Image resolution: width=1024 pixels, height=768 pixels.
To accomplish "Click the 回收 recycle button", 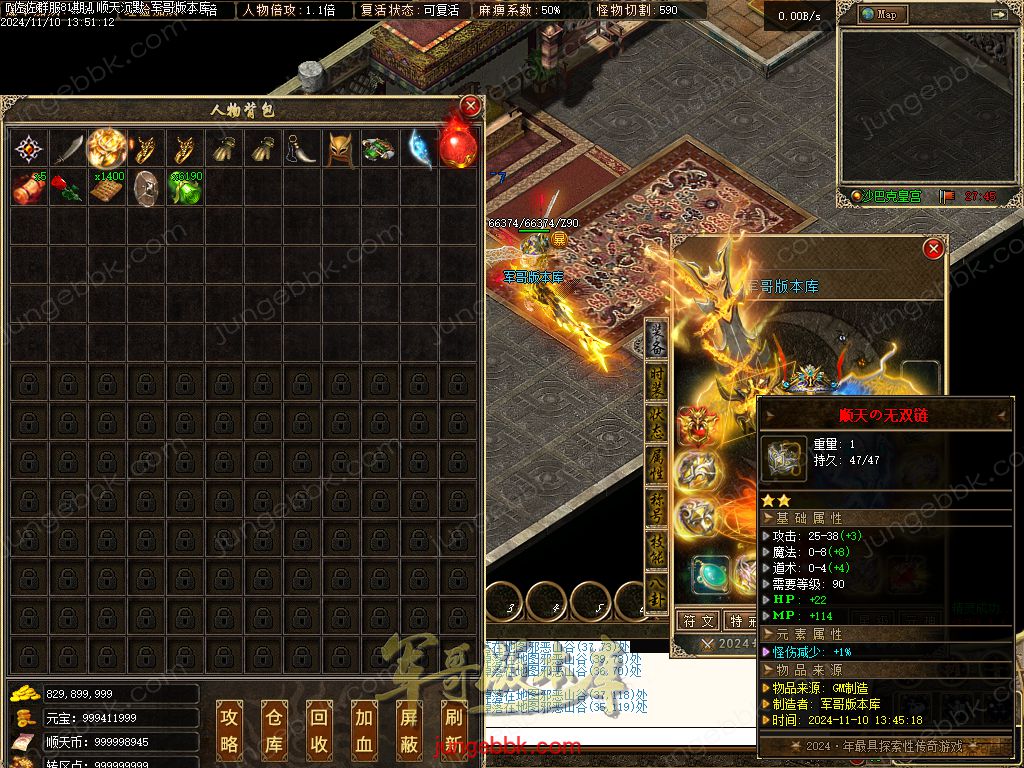I will click(319, 730).
